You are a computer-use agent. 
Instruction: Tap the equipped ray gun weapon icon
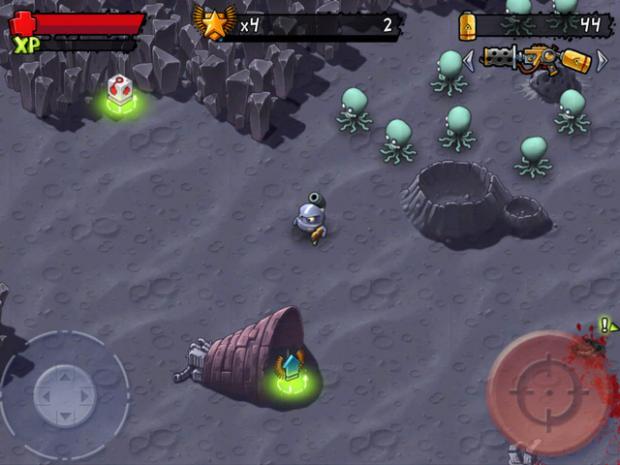click(534, 60)
